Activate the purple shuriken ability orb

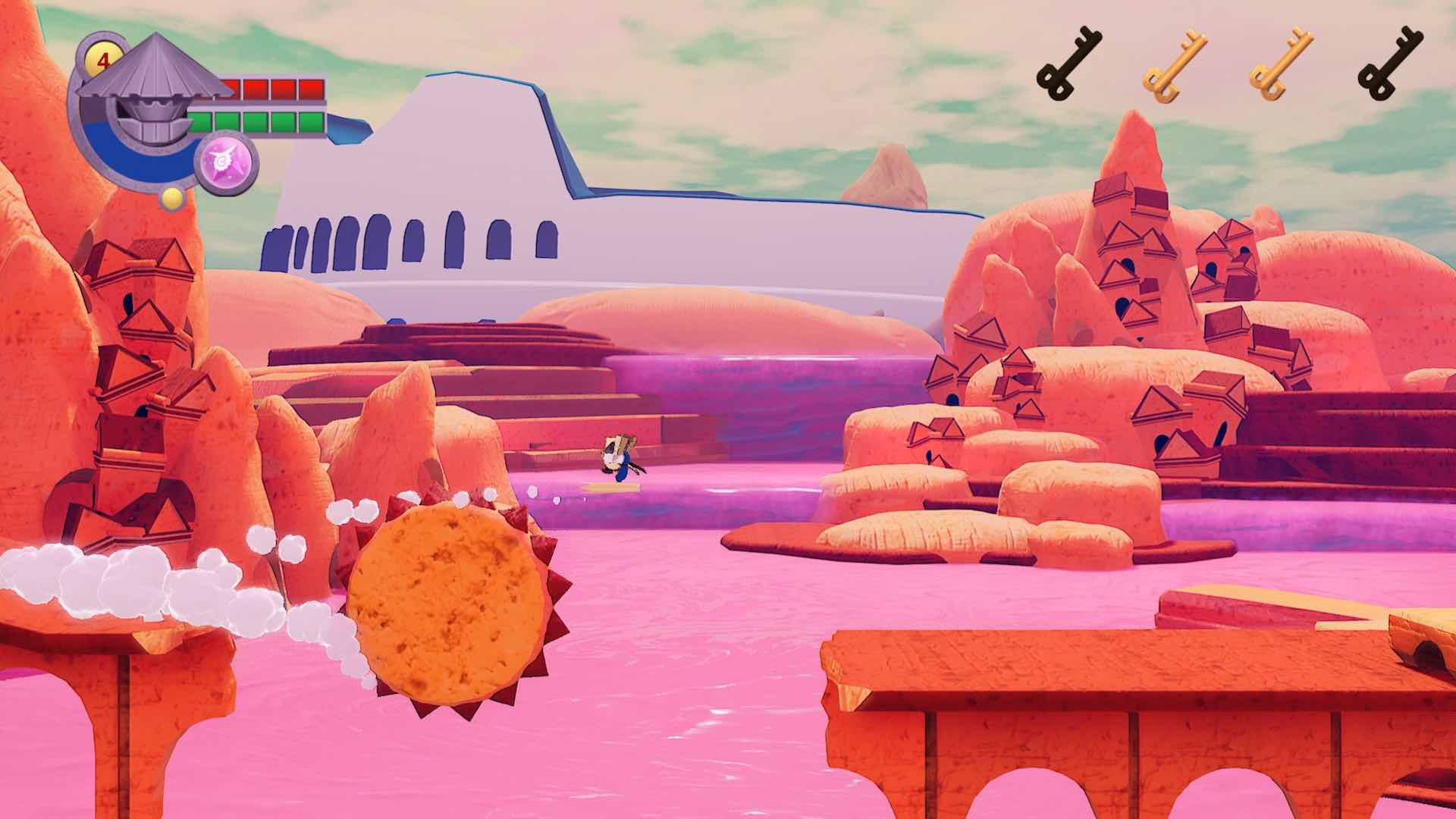(x=227, y=164)
